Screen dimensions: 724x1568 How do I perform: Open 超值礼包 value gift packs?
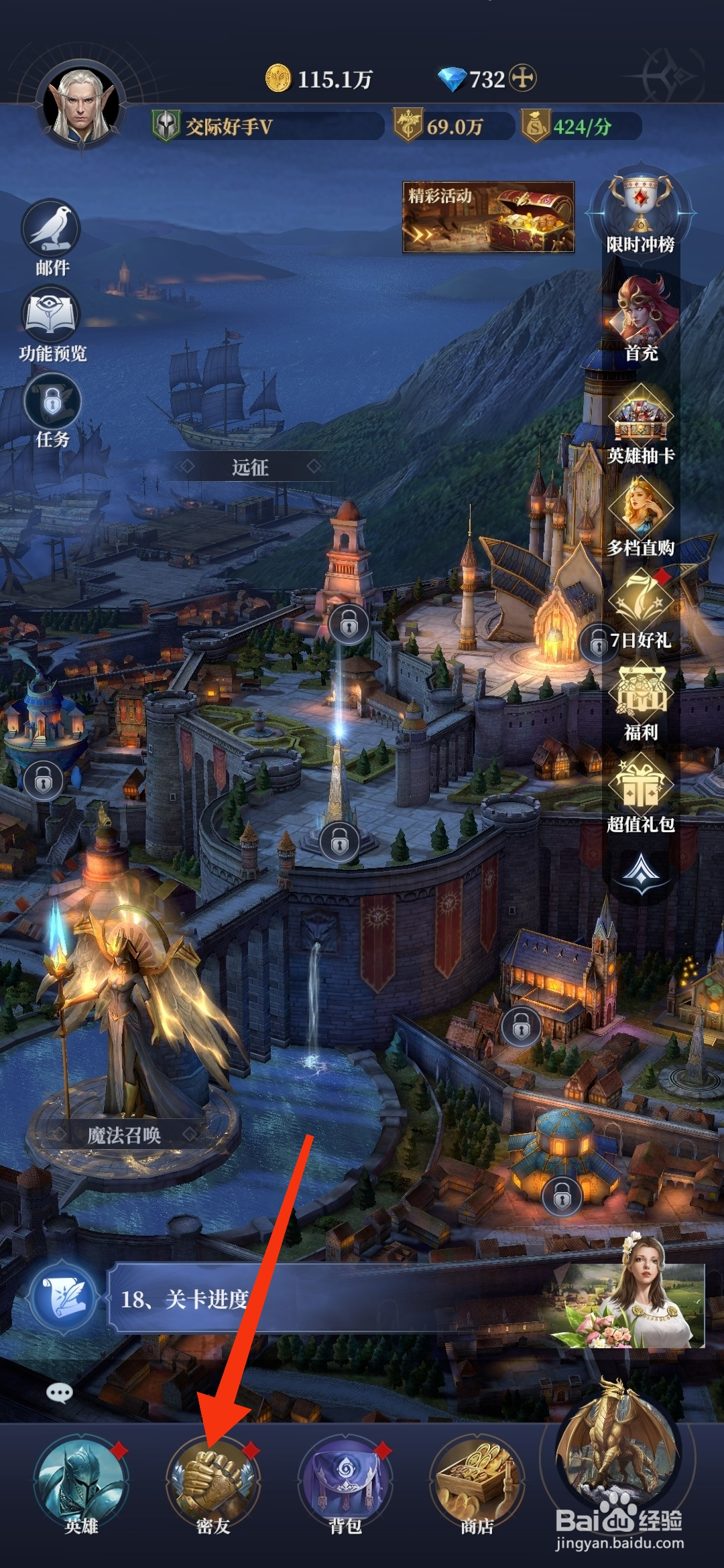click(x=641, y=794)
